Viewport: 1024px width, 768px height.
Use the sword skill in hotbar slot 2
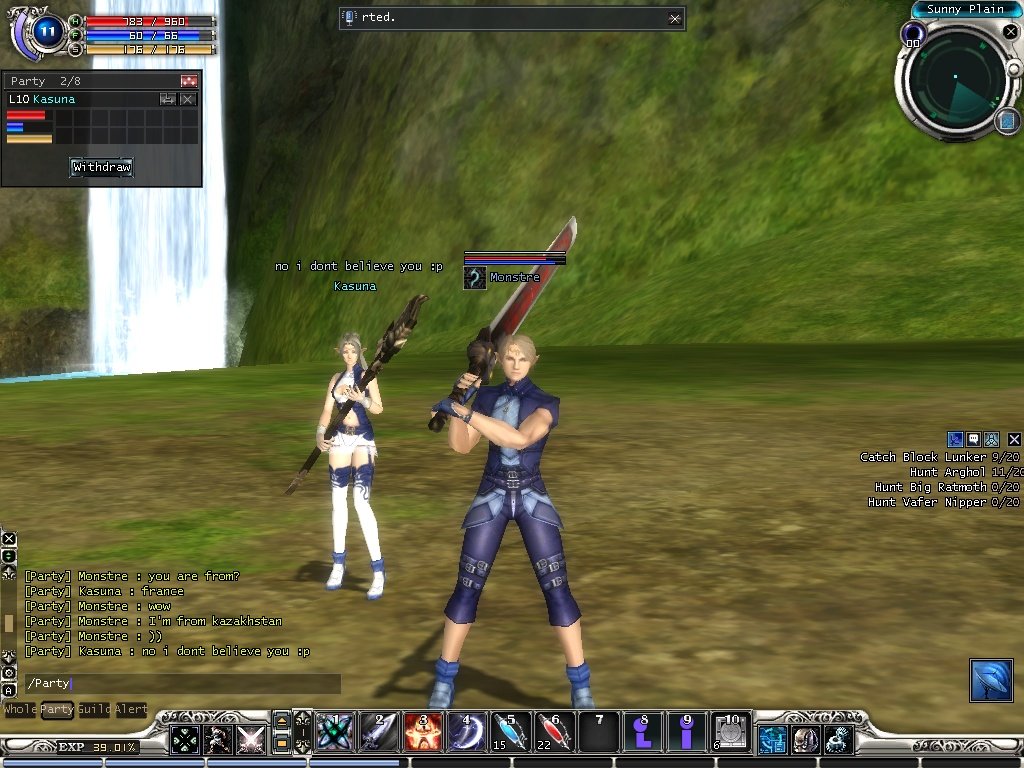(379, 732)
